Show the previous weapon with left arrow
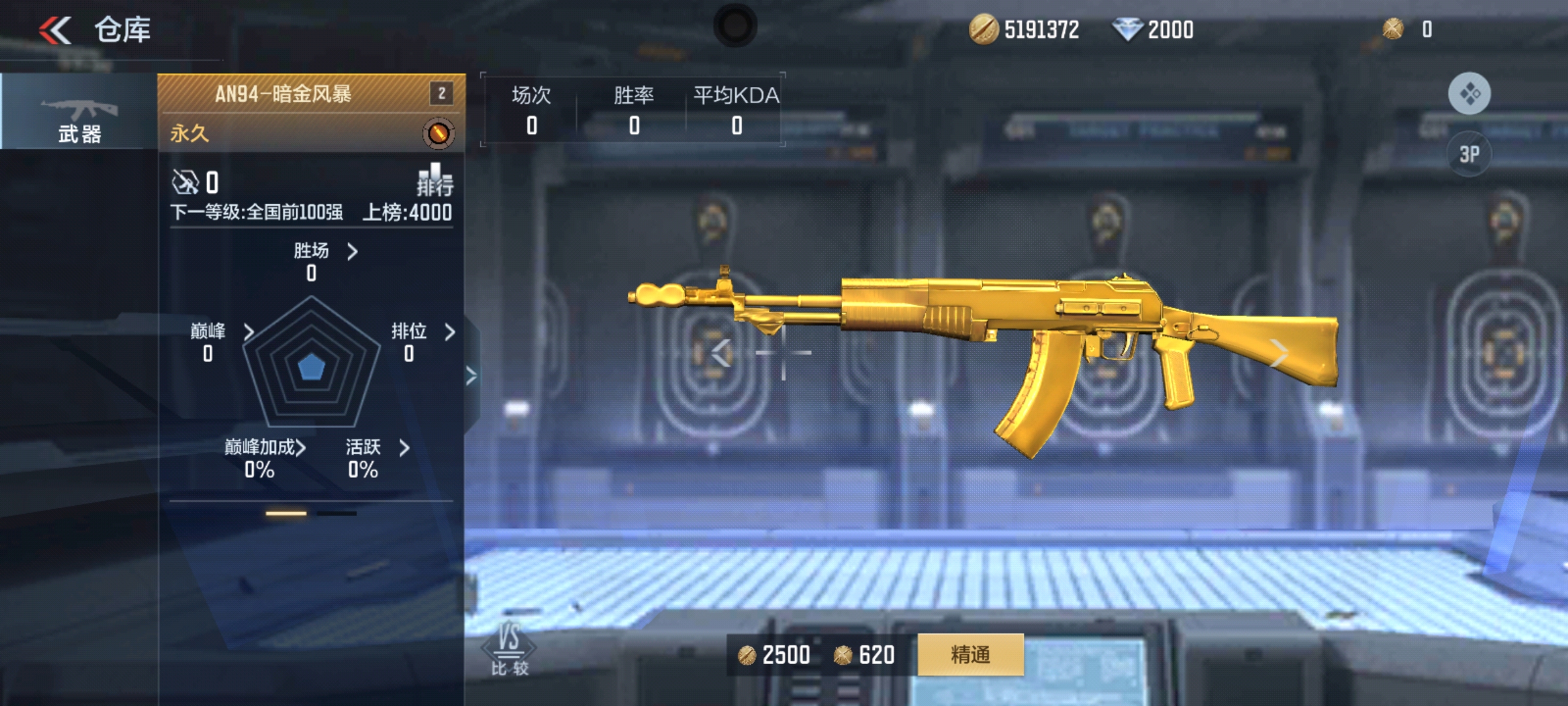Image resolution: width=1568 pixels, height=706 pixels. coord(721,353)
